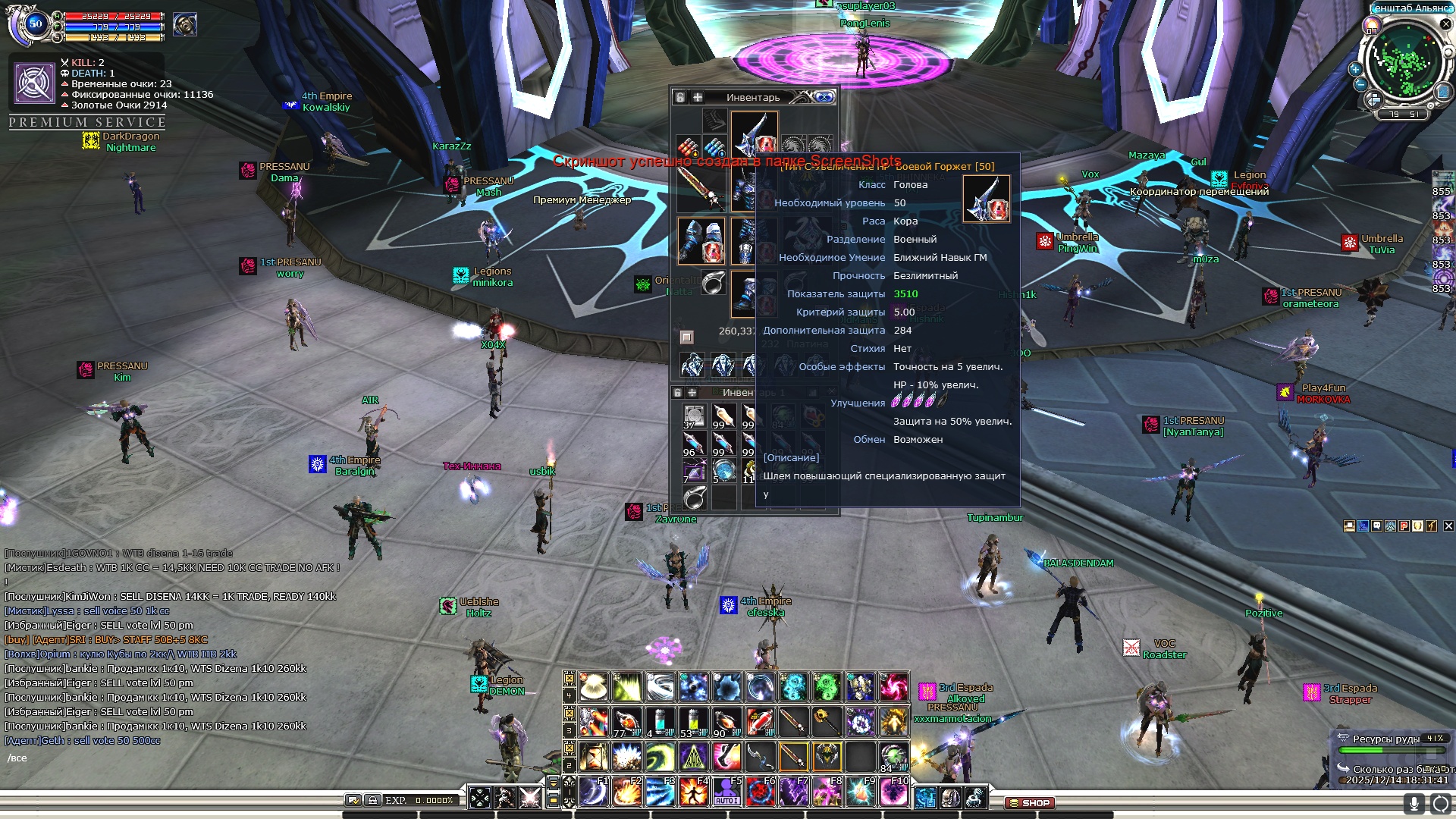The height and width of the screenshot is (819, 1456).
Task: Use the F10 purple aura skill
Action: click(x=893, y=792)
